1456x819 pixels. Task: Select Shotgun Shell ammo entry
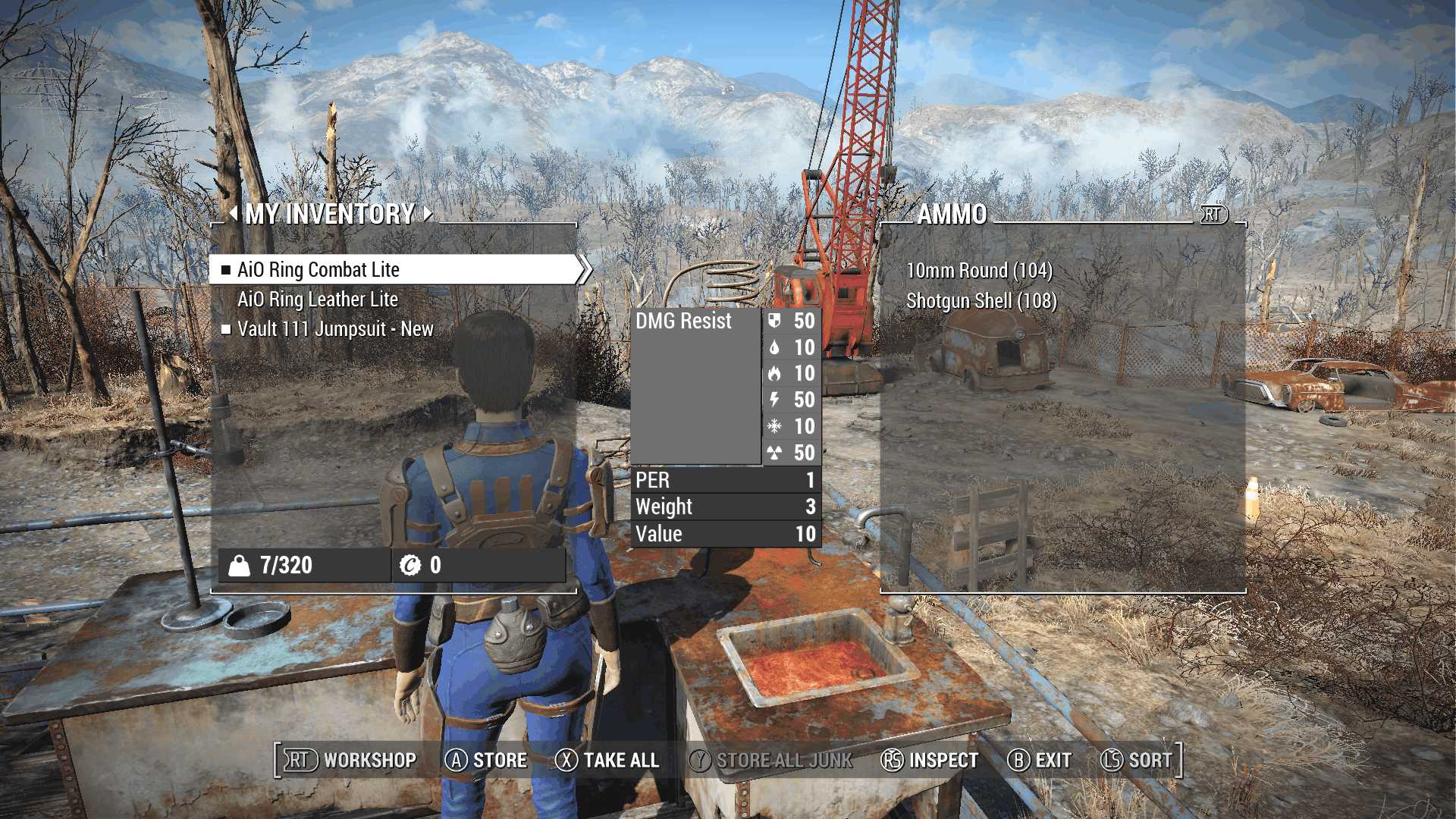[981, 301]
